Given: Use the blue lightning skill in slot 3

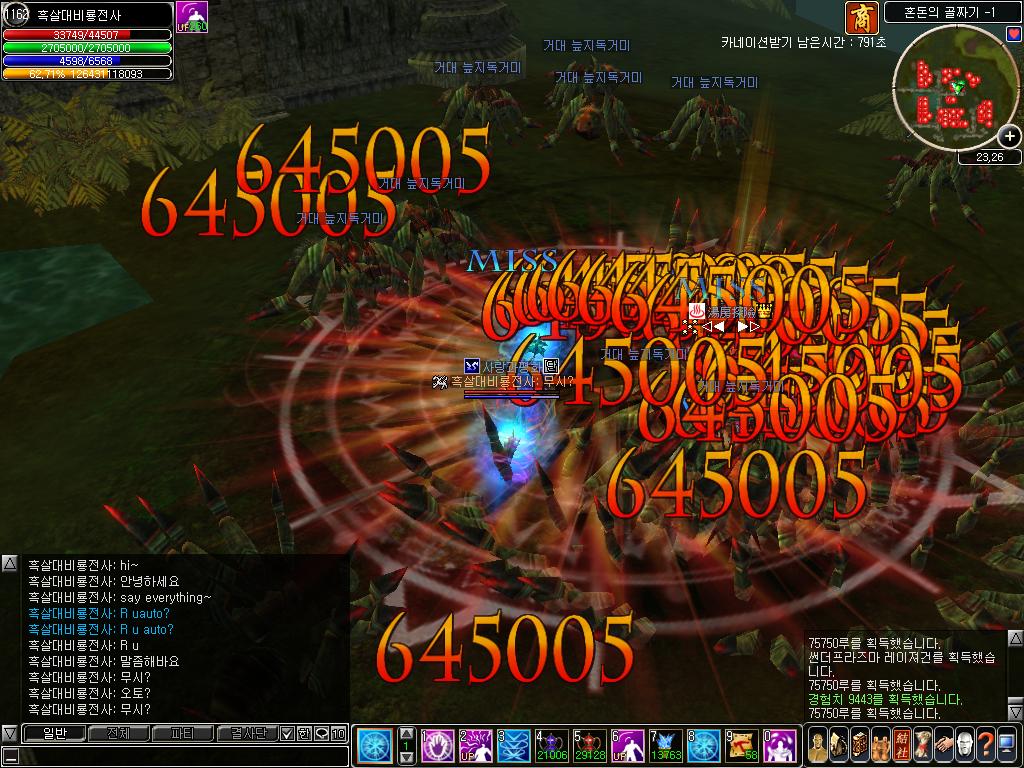Looking at the screenshot, I should point(513,746).
